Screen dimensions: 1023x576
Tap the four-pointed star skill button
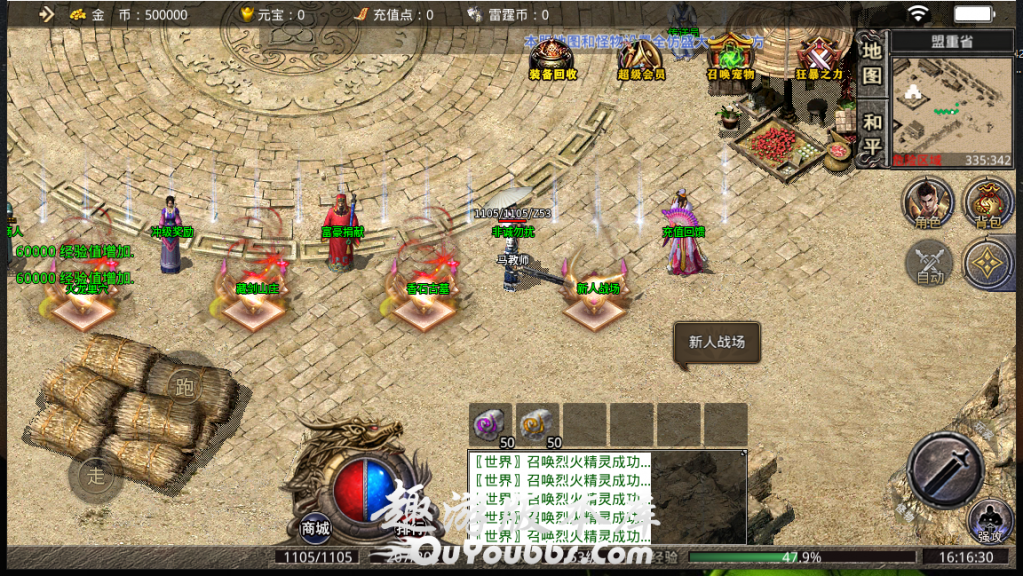pyautogui.click(x=988, y=263)
